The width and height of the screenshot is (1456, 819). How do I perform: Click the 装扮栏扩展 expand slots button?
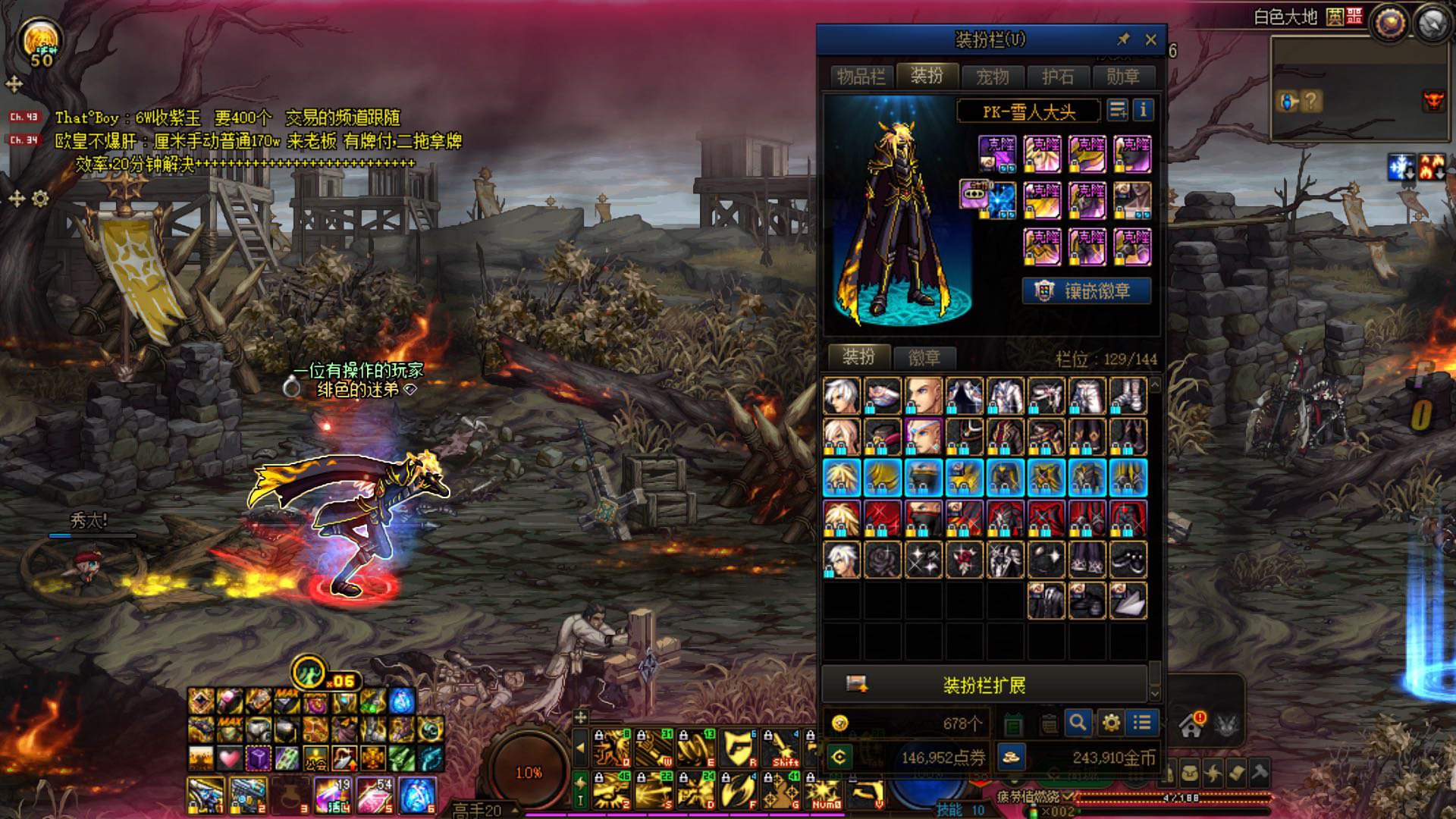pyautogui.click(x=984, y=686)
